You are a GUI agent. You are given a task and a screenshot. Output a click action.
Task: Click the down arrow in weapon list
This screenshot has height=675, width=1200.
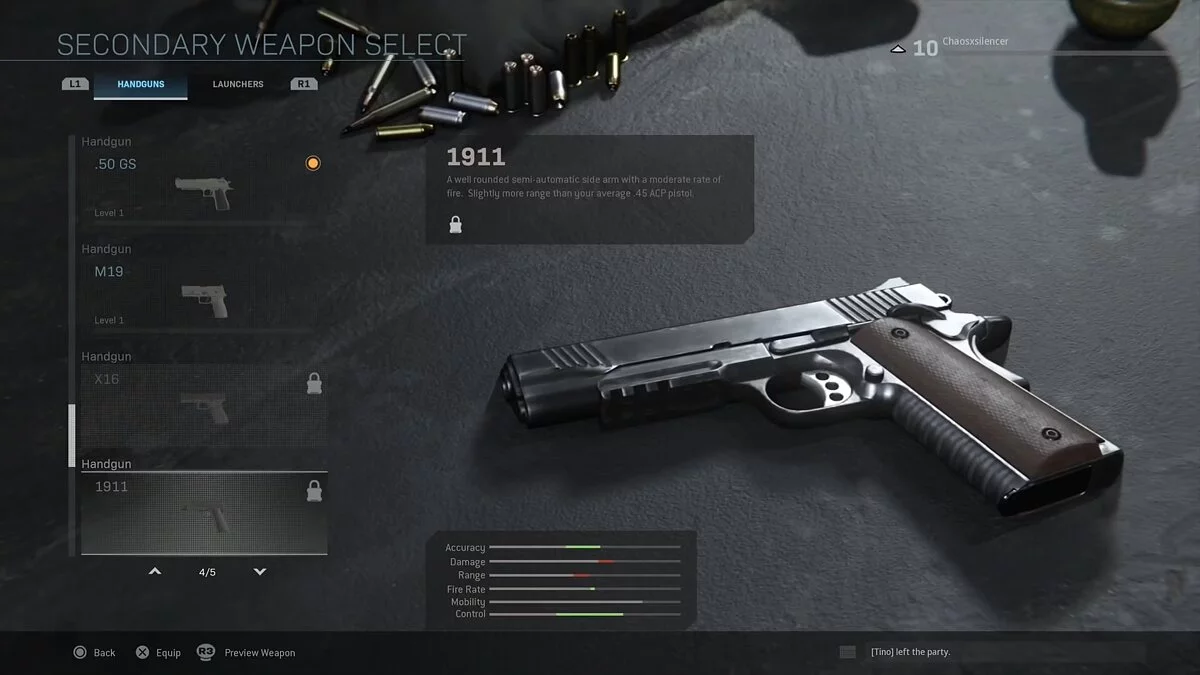point(260,572)
